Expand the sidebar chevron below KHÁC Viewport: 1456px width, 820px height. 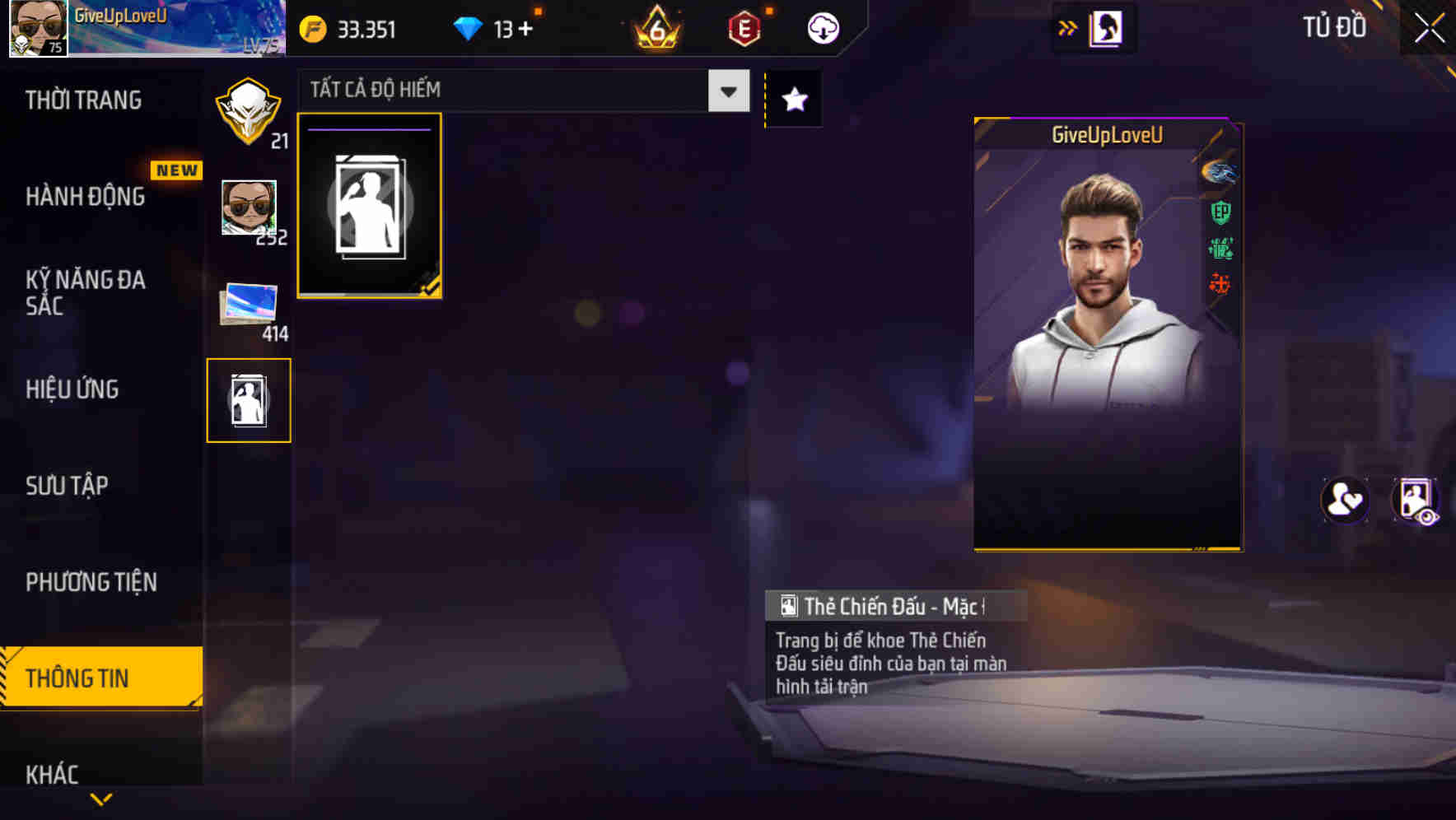[99, 800]
